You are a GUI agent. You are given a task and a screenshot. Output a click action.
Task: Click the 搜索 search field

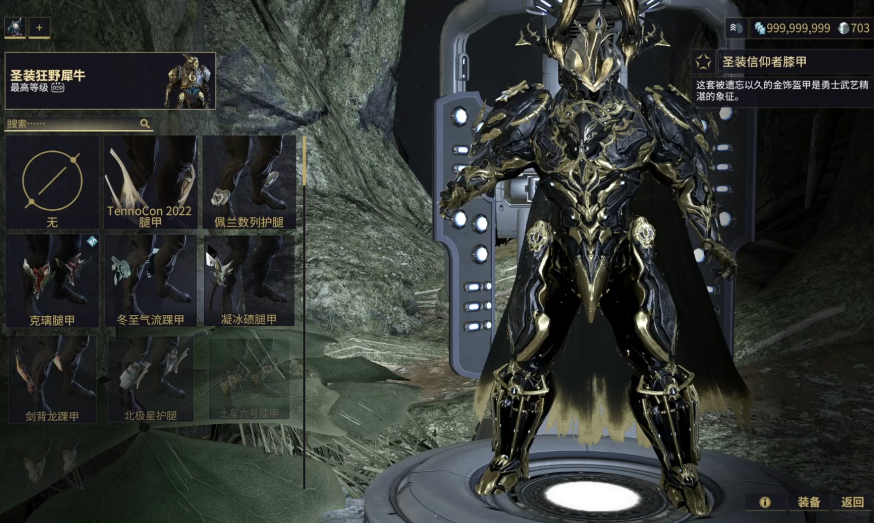(x=70, y=124)
